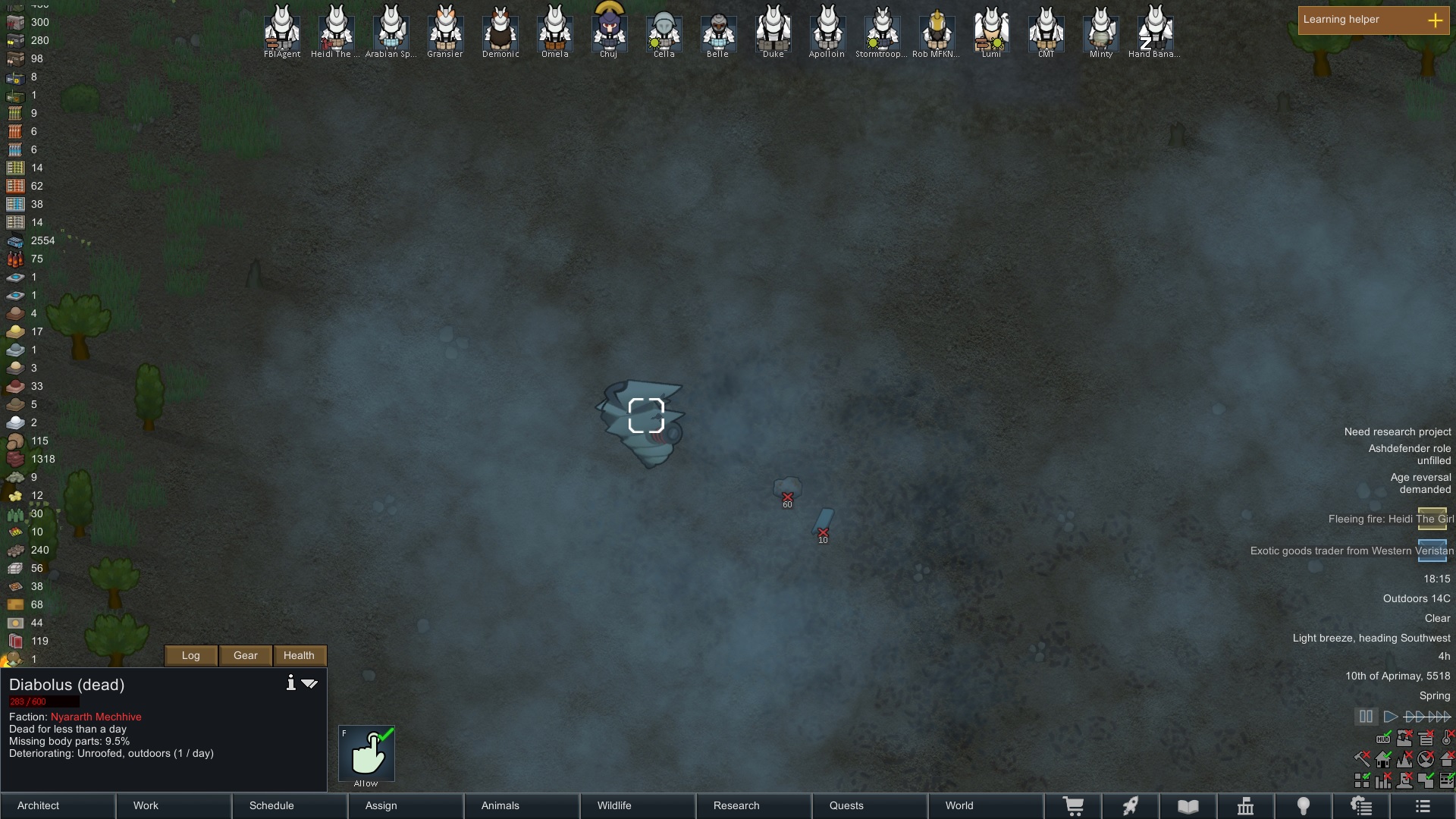Open the Work tab
The height and width of the screenshot is (819, 1456).
pyautogui.click(x=174, y=805)
